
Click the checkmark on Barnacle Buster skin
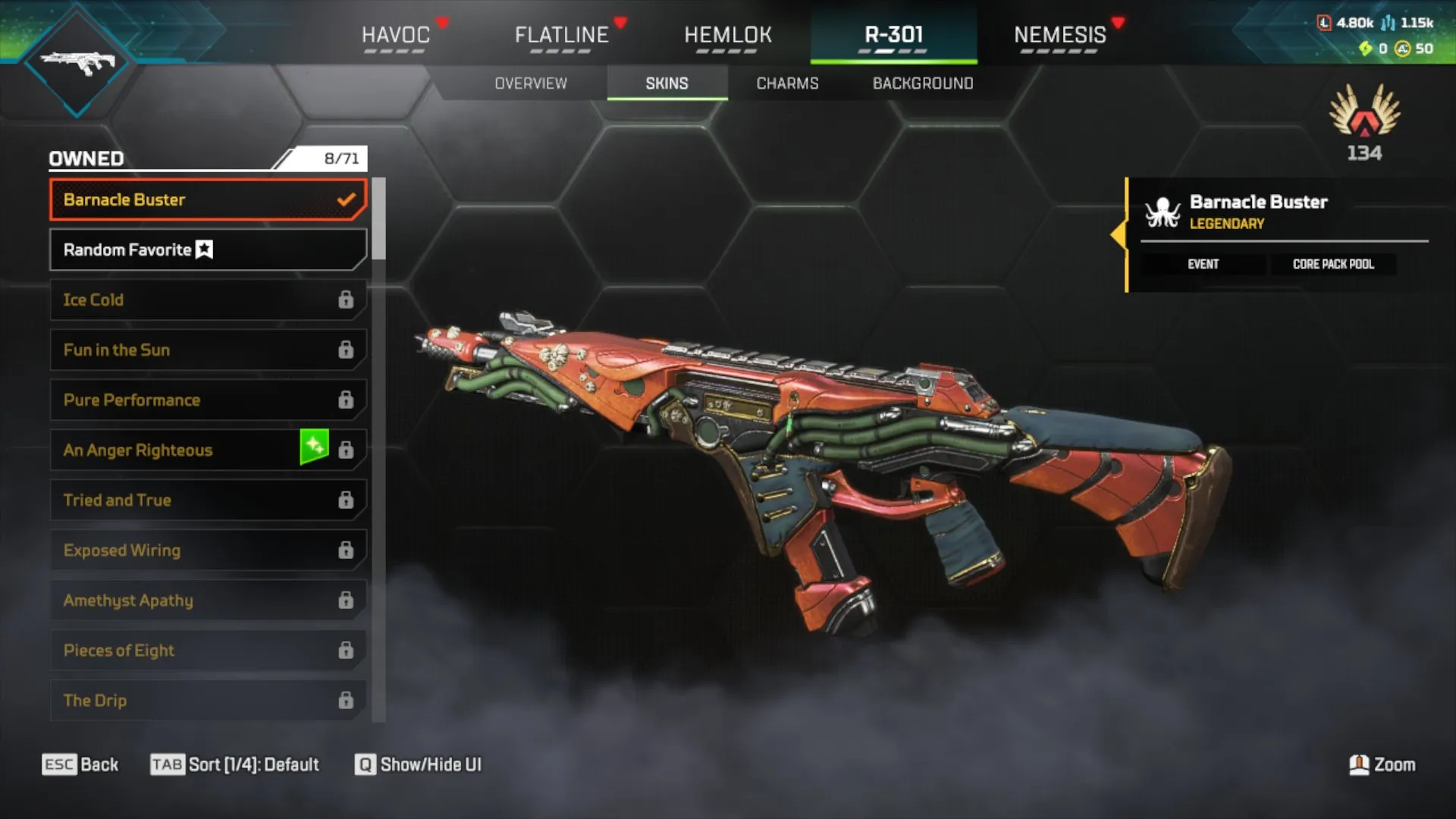pos(347,199)
